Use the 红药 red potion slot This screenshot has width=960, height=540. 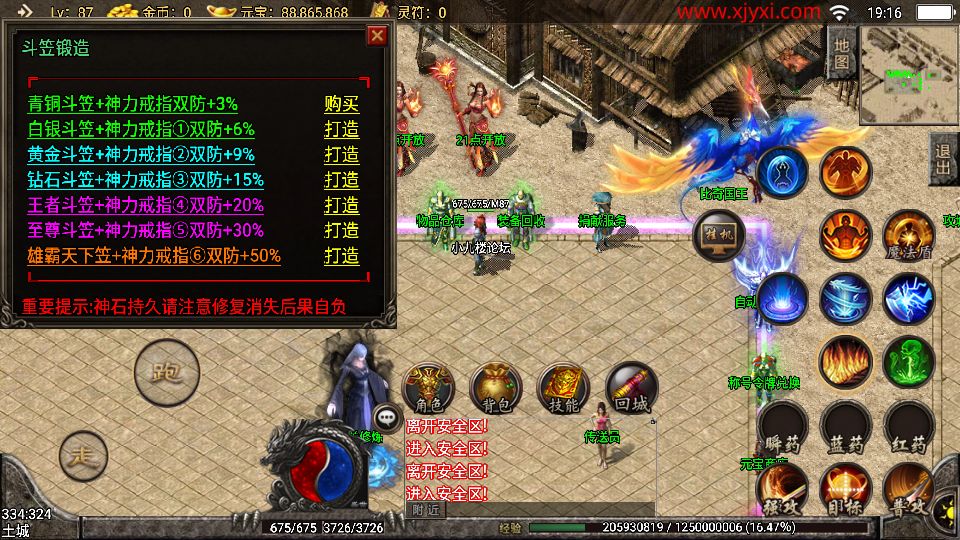click(908, 428)
